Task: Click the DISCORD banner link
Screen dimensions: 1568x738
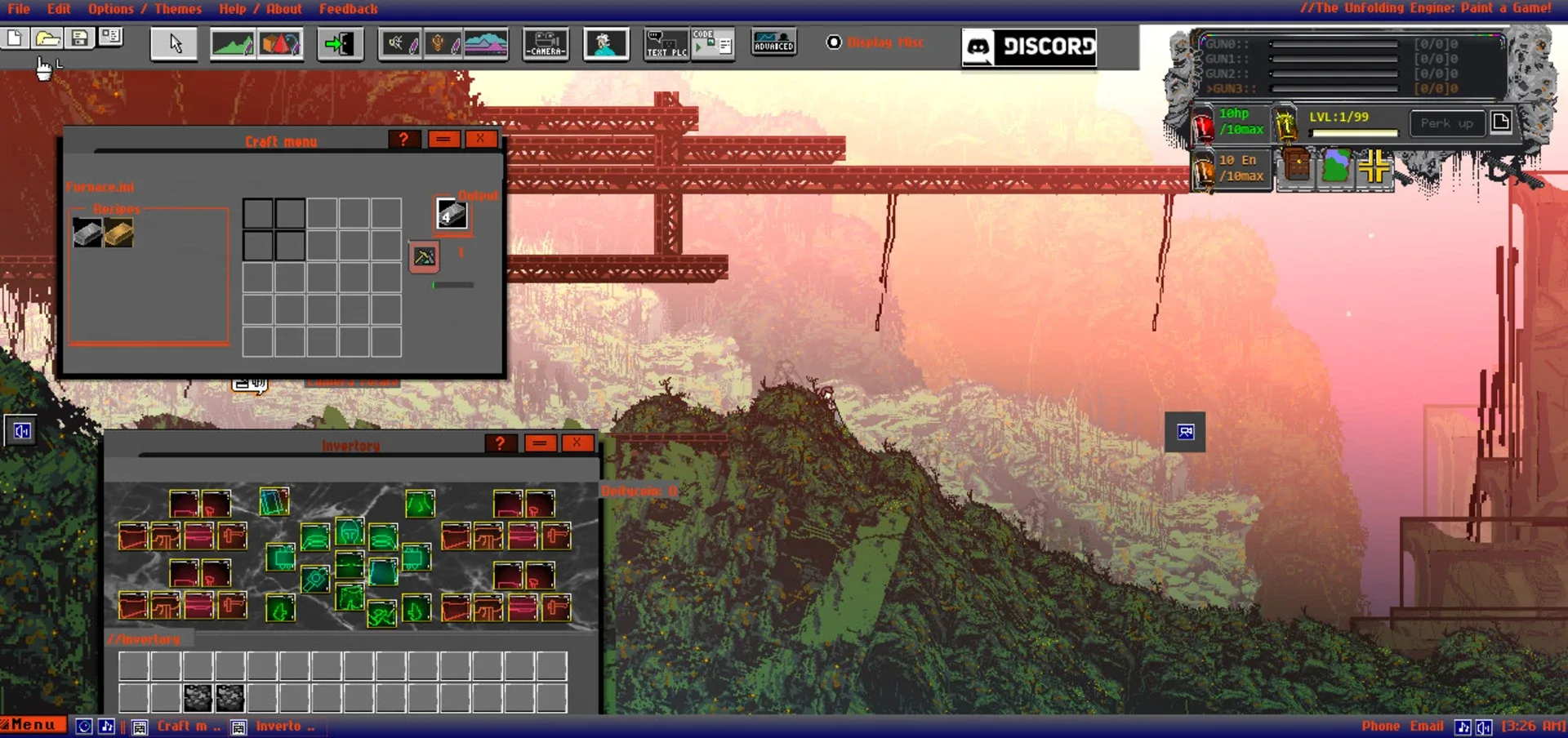Action: point(1028,48)
